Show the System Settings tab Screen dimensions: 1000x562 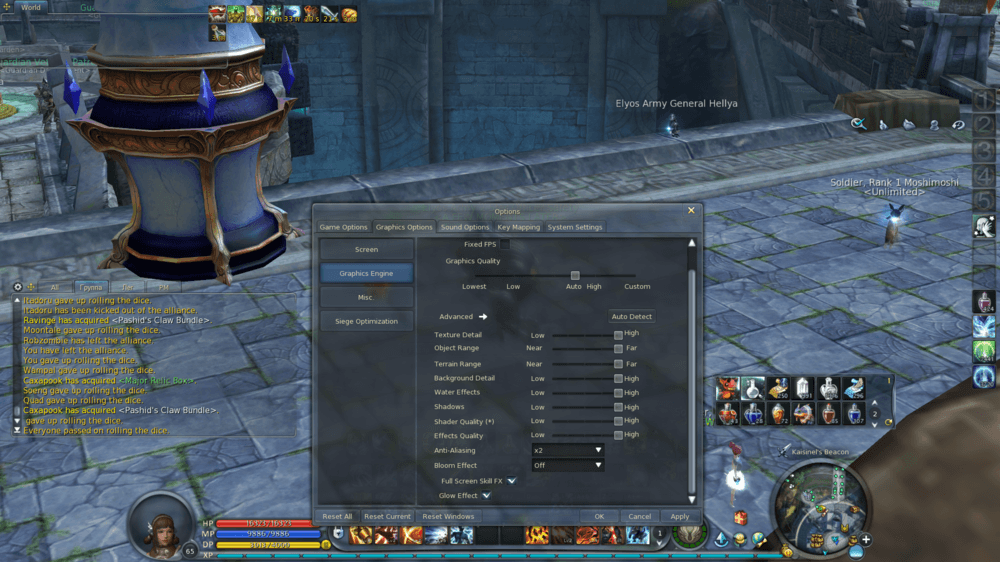click(x=575, y=227)
